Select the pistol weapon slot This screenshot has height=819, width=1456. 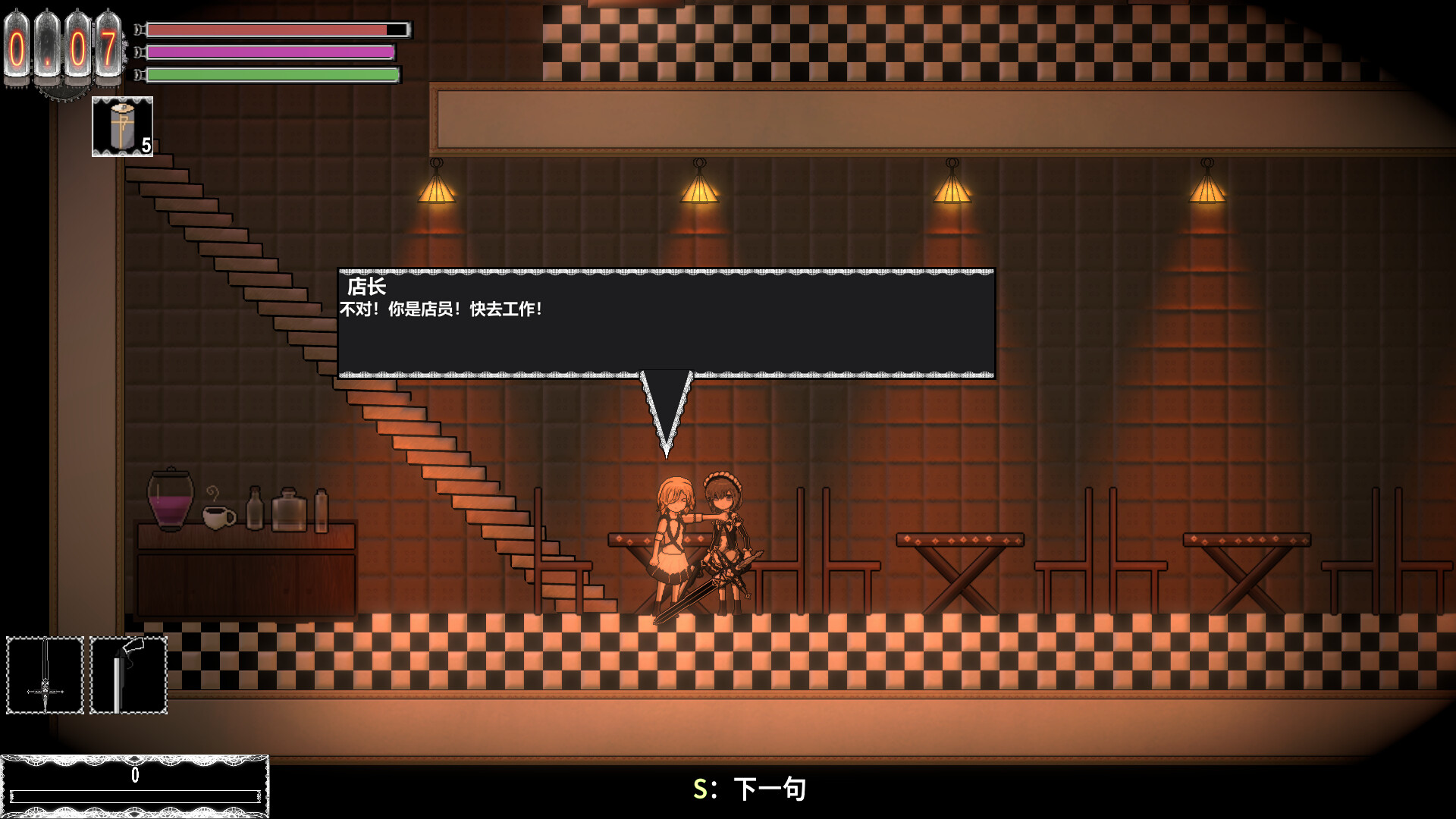pyautogui.click(x=128, y=676)
